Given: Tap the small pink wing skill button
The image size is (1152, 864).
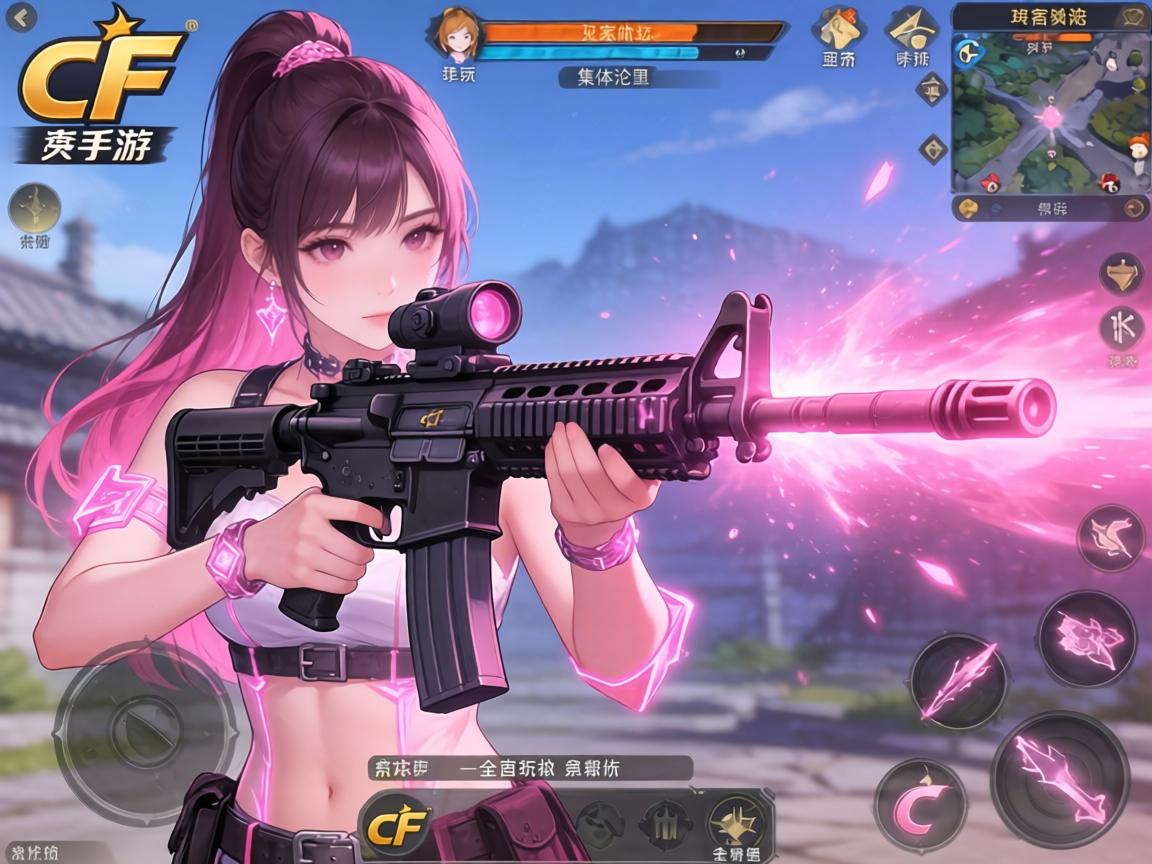Looking at the screenshot, I should click(x=1110, y=538).
